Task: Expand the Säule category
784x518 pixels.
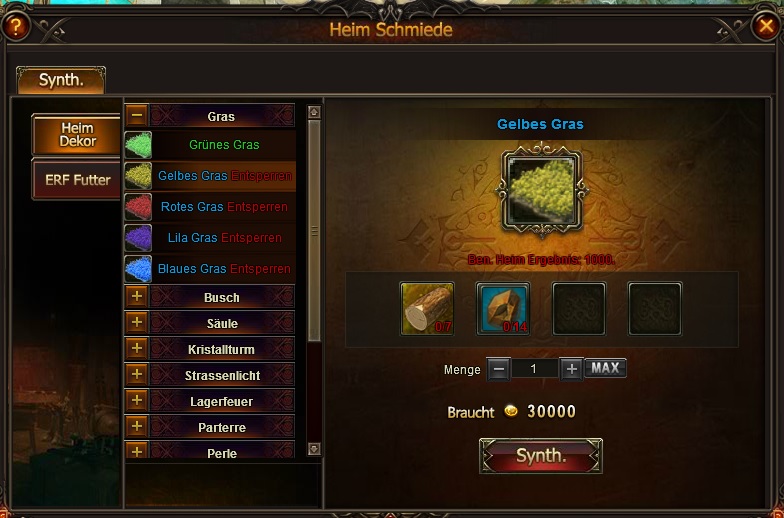Action: tap(138, 323)
